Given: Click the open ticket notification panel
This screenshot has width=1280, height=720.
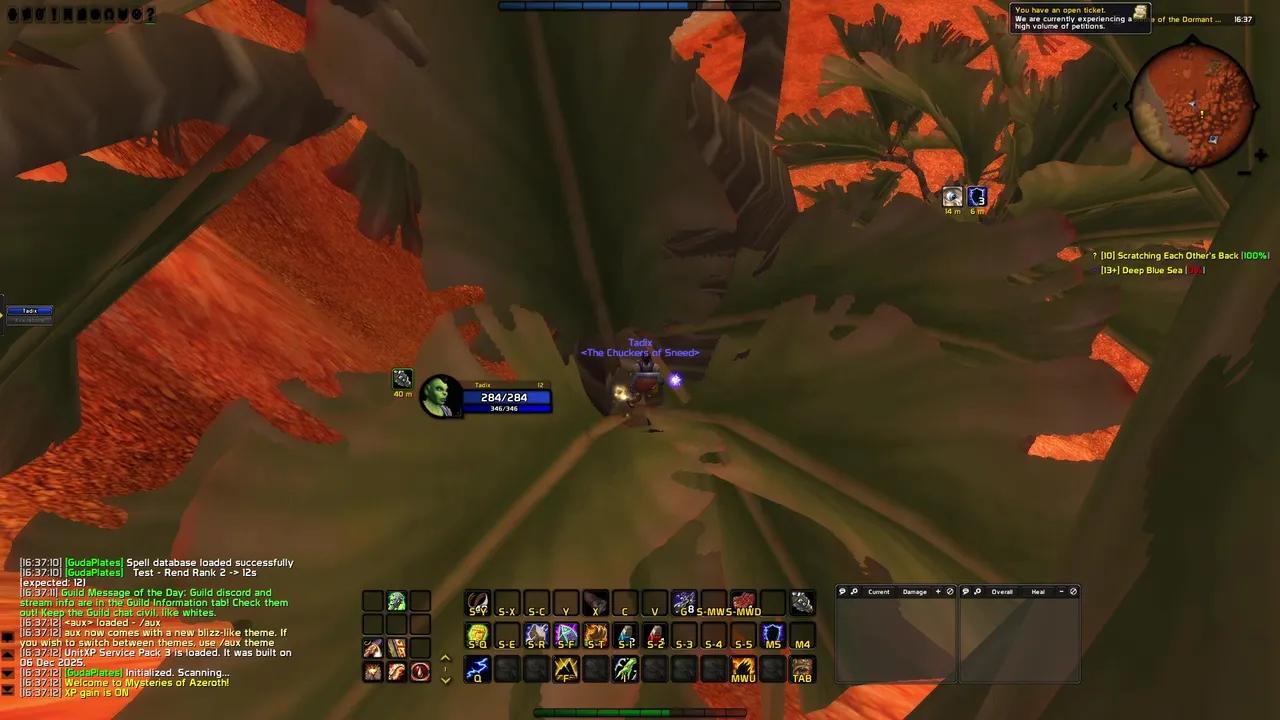Looking at the screenshot, I should point(1080,18).
